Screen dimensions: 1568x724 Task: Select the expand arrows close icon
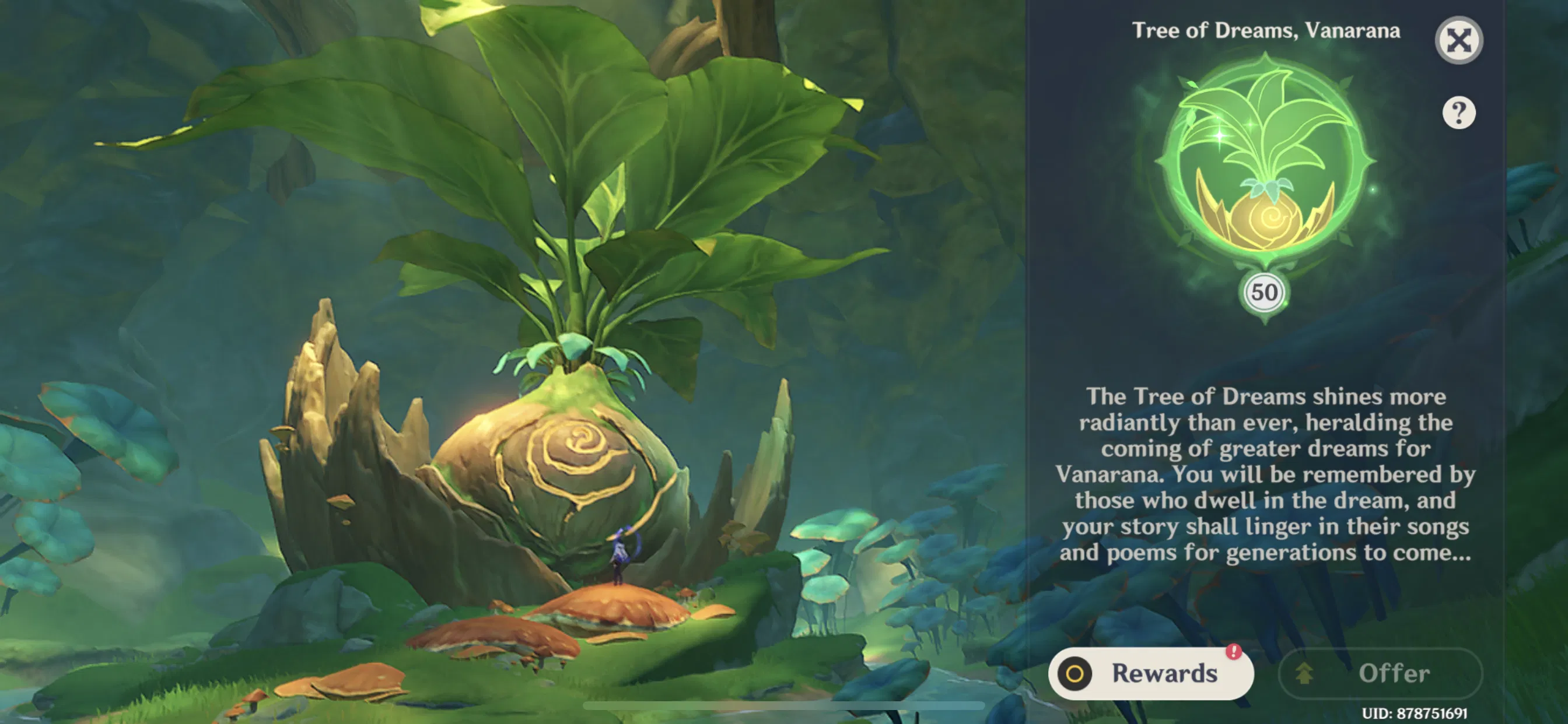[x=1460, y=39]
